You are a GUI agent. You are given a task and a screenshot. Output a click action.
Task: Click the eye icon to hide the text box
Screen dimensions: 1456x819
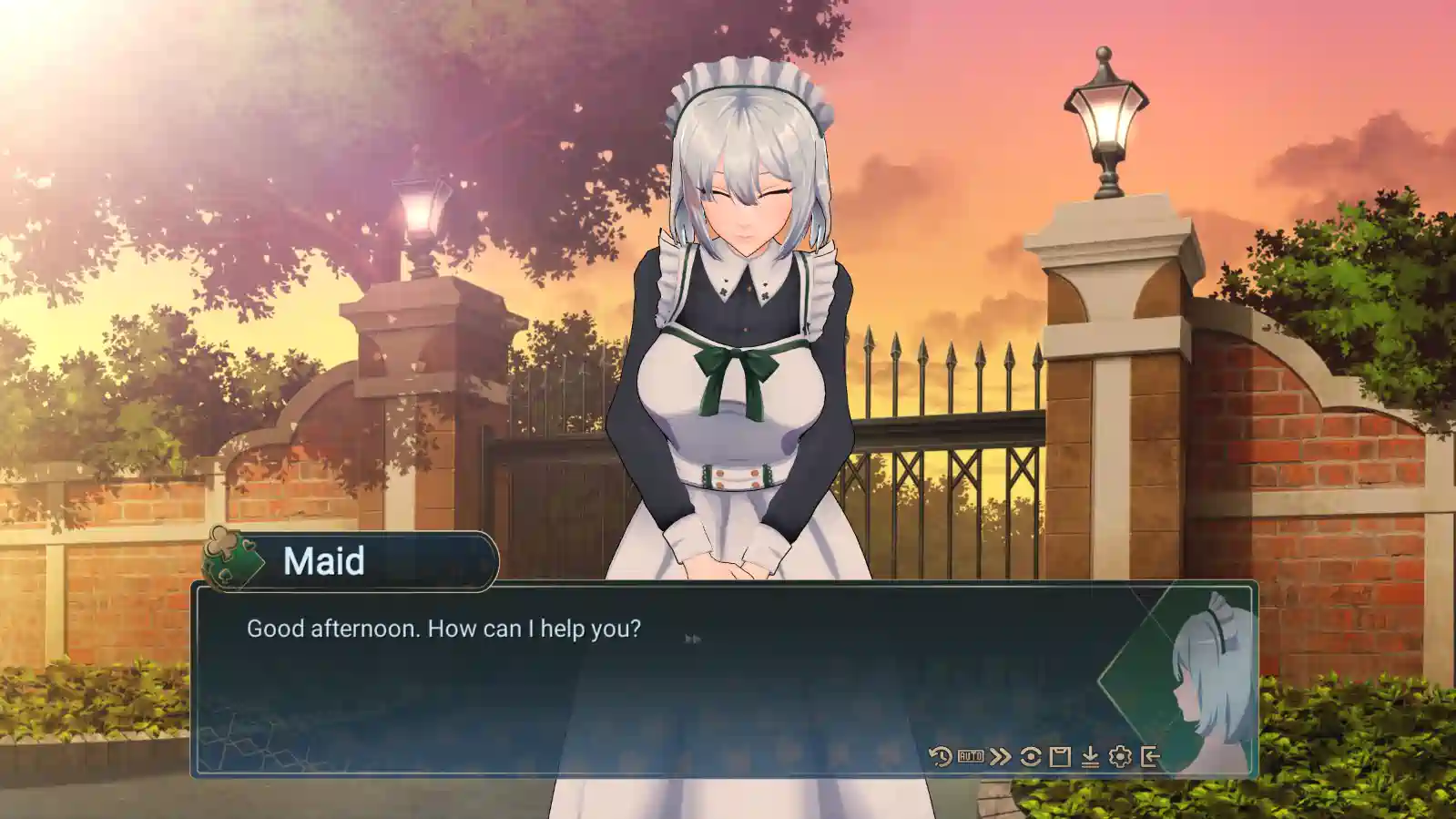click(1031, 756)
